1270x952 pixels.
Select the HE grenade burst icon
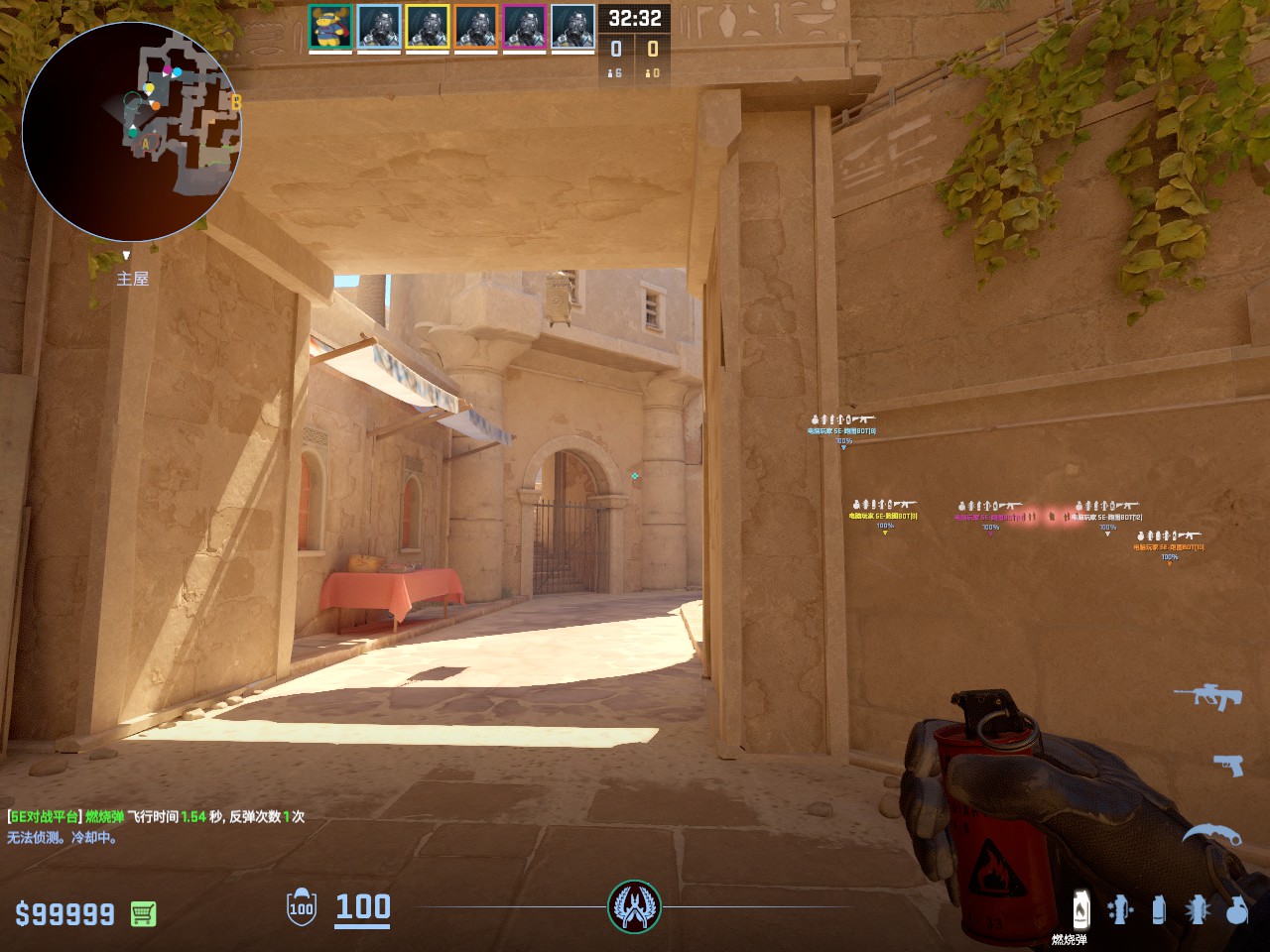(1198, 908)
